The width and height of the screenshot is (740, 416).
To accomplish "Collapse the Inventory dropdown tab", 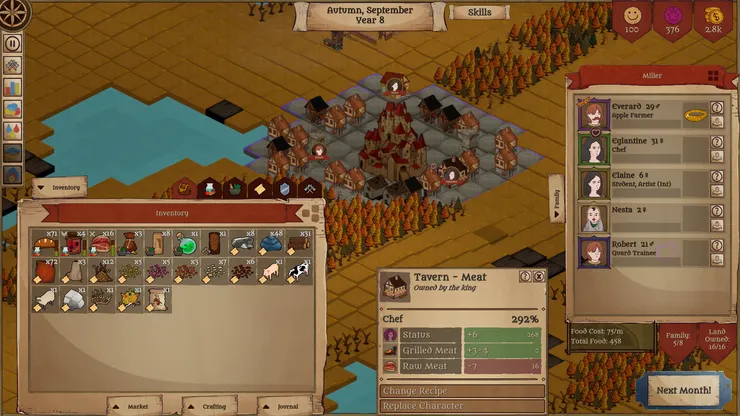I will (59, 186).
